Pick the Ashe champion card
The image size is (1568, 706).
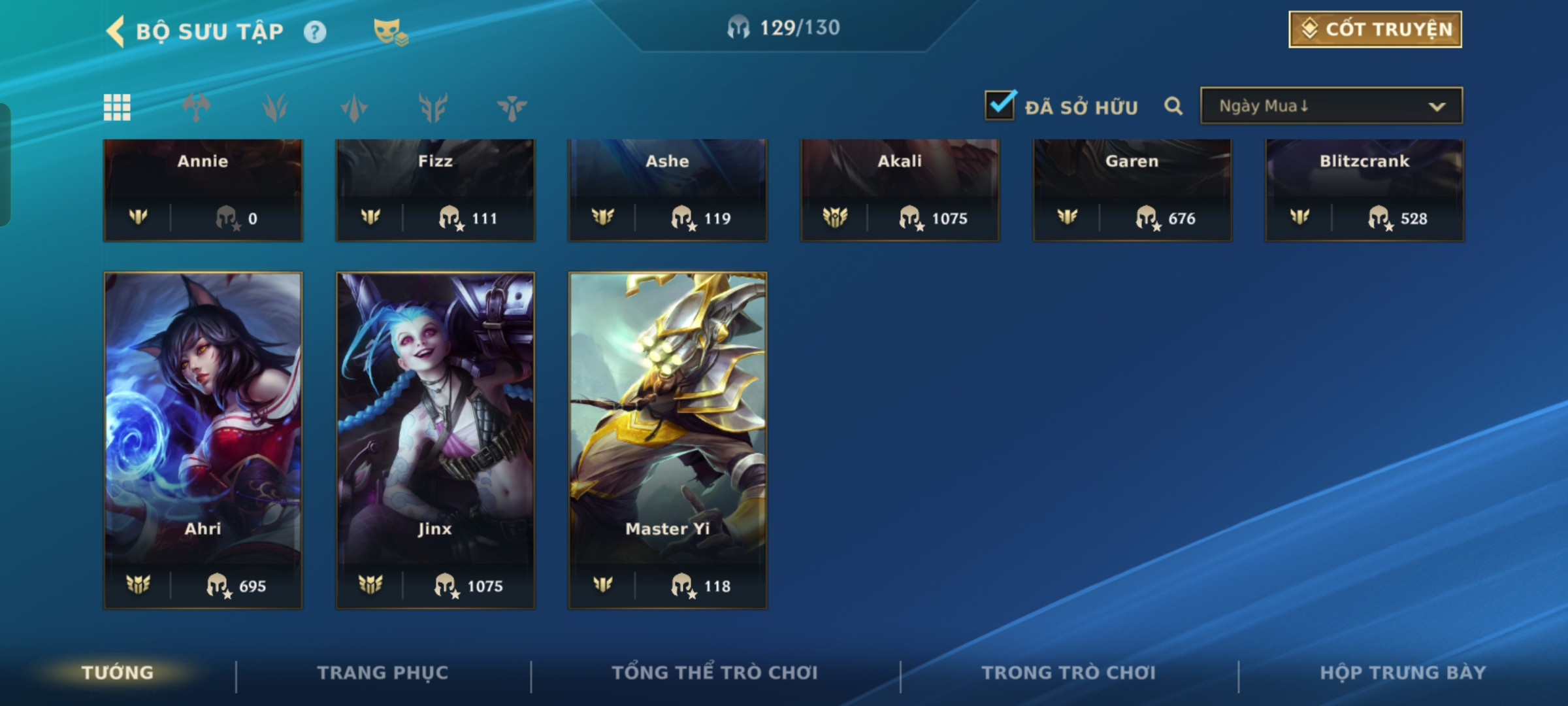(667, 190)
